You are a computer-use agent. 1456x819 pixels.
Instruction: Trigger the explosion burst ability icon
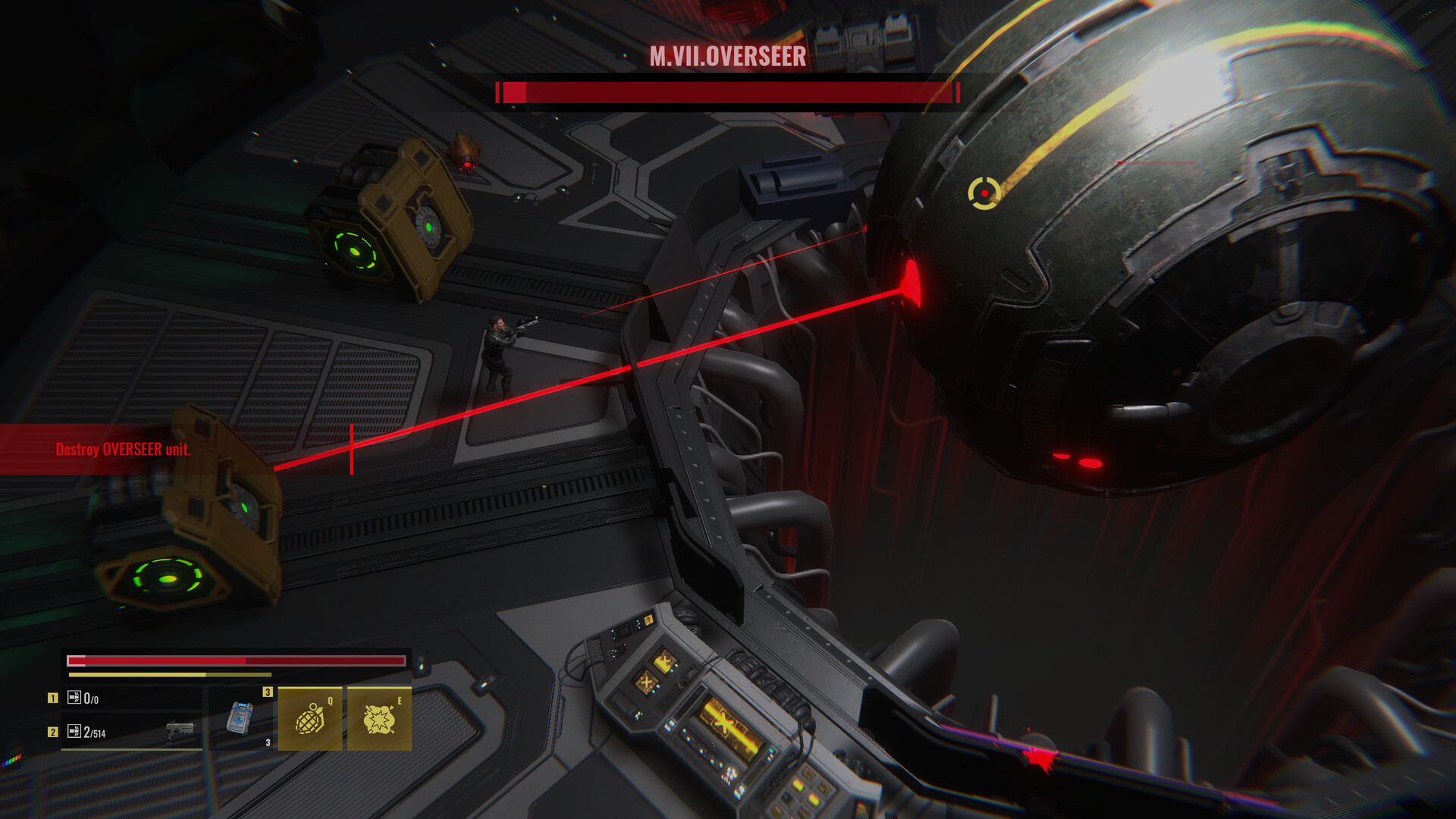point(379,719)
